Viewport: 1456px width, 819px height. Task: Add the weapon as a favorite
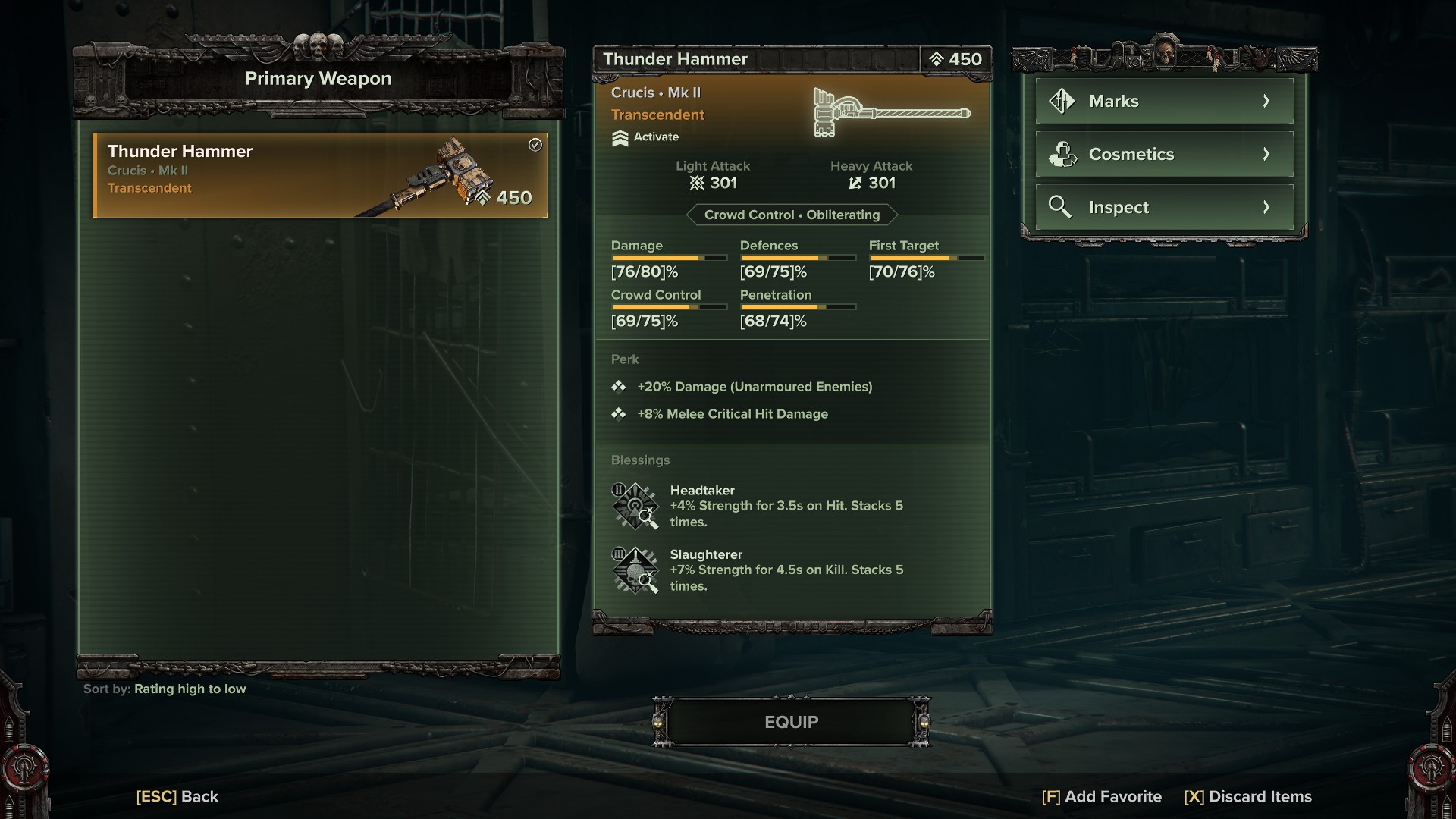pos(1101,796)
